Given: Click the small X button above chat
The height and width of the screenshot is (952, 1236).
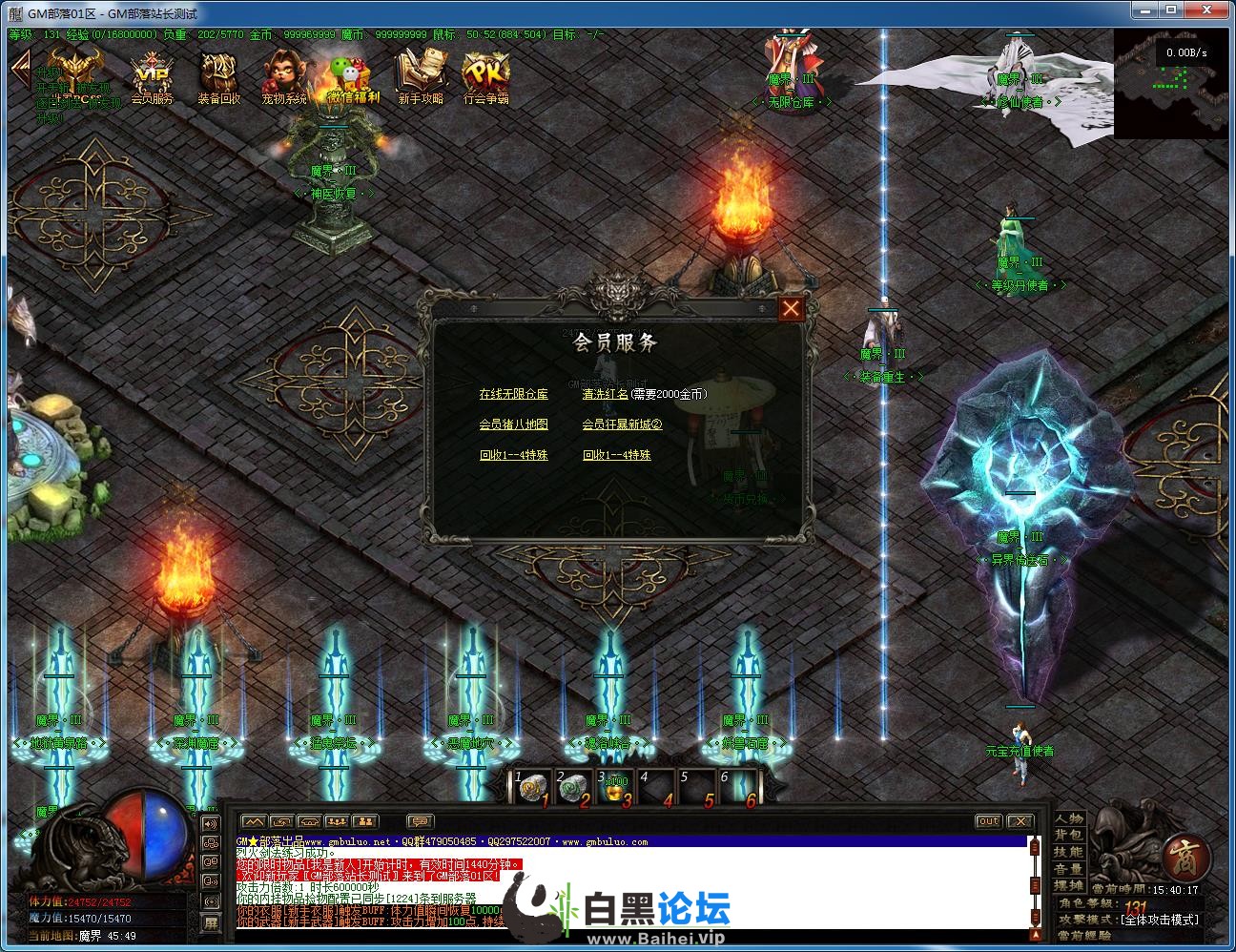Looking at the screenshot, I should click(1020, 821).
